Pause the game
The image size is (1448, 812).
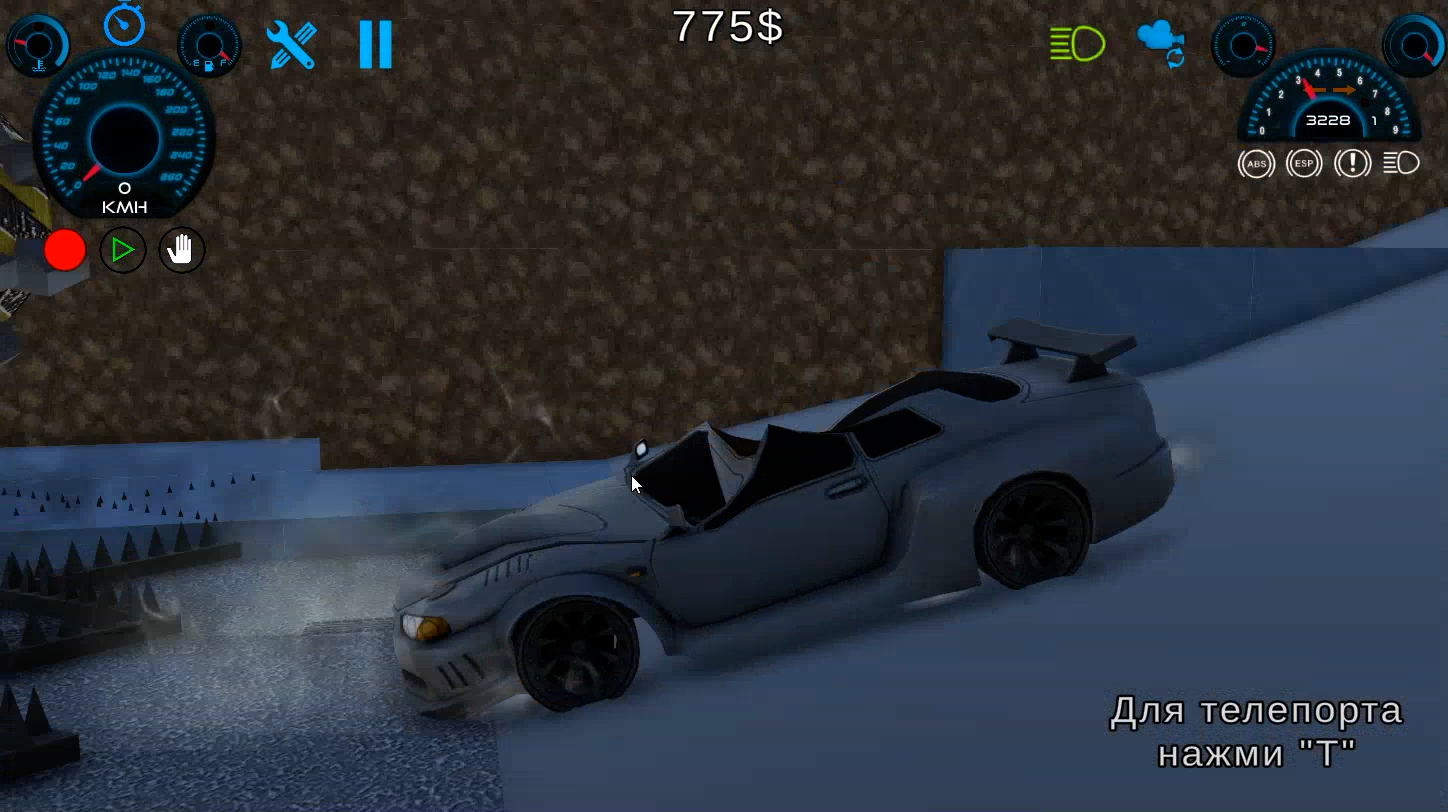pos(374,44)
